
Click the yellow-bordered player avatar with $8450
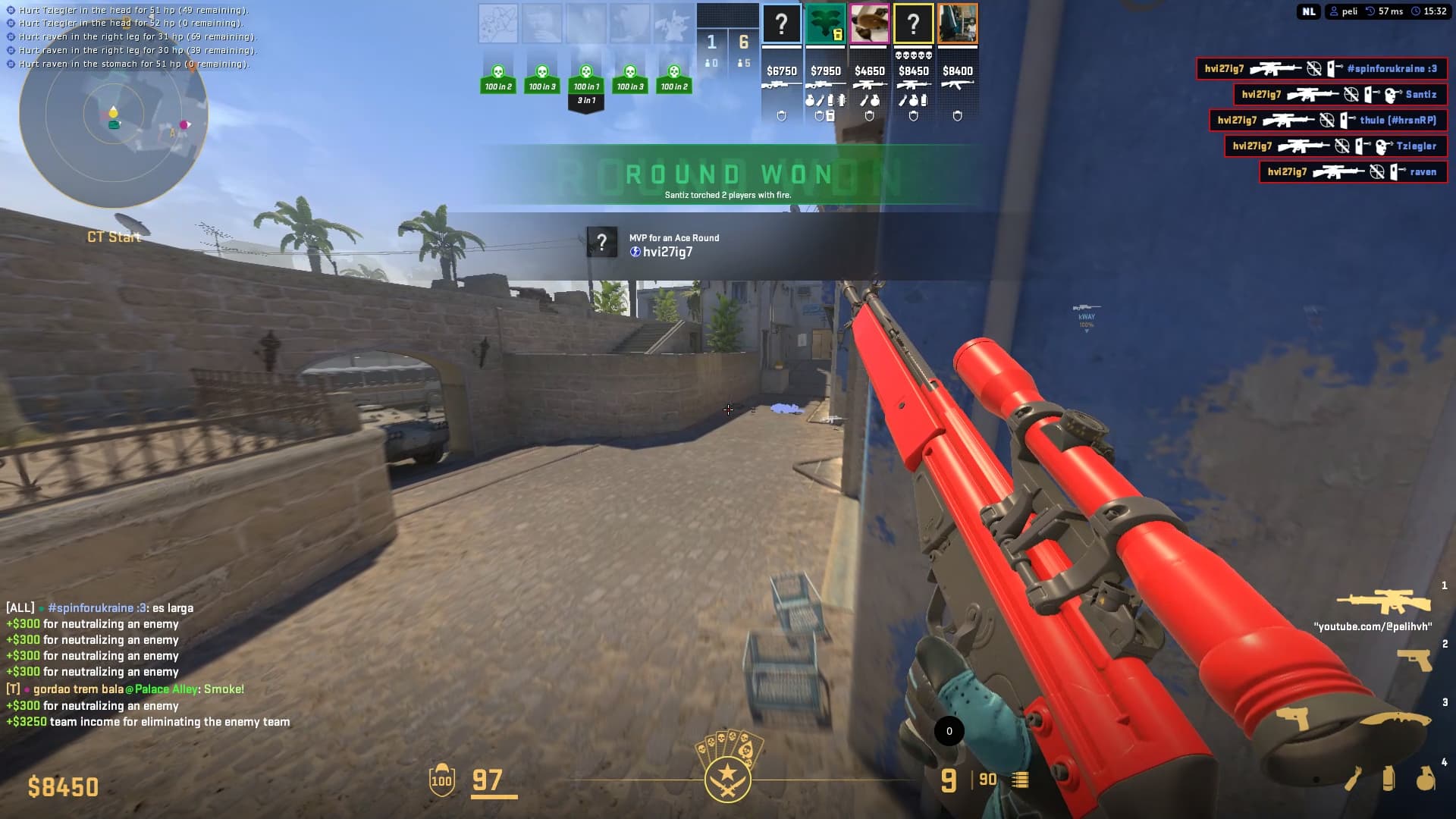coord(913,24)
